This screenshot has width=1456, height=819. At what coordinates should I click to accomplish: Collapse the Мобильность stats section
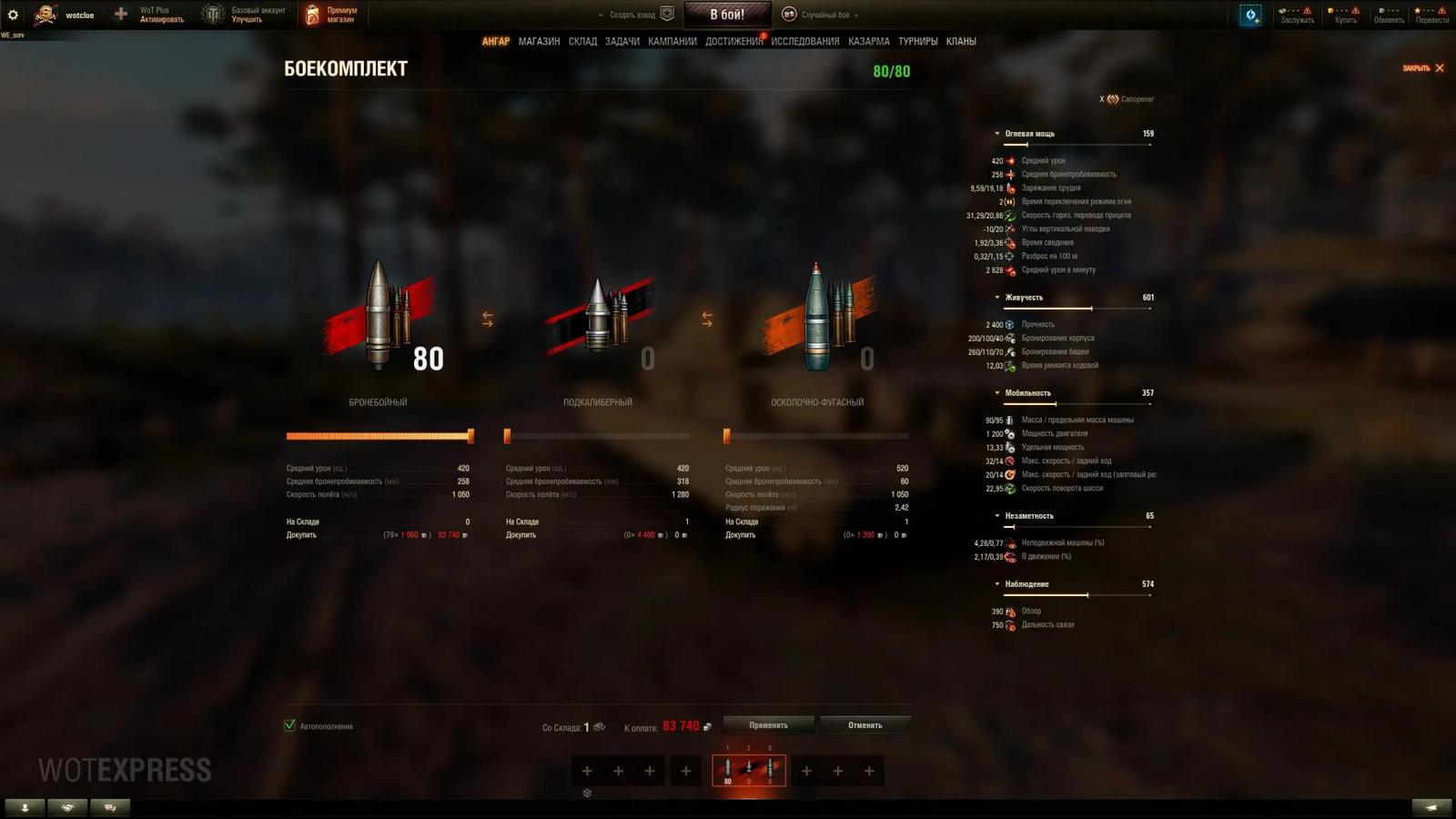coord(996,391)
